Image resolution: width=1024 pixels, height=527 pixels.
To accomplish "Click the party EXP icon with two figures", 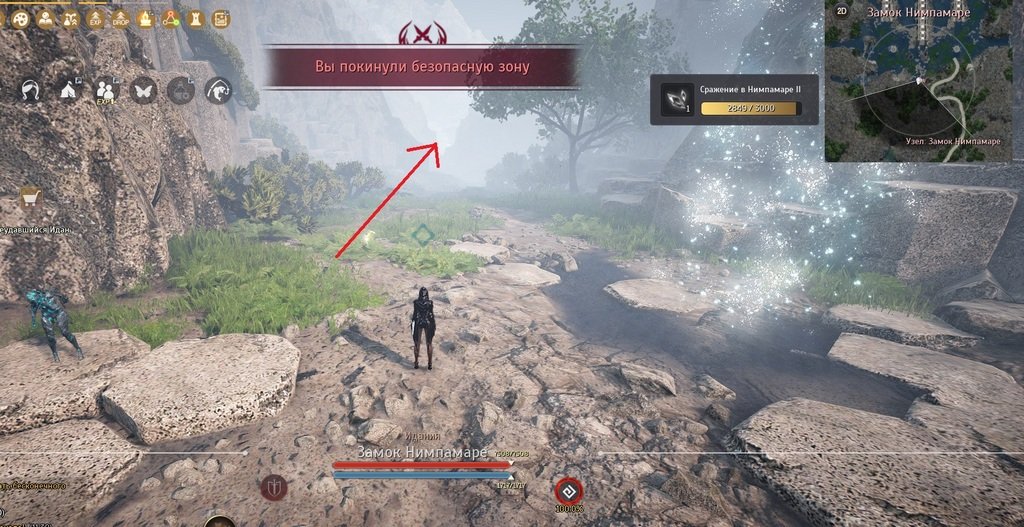I will point(105,90).
